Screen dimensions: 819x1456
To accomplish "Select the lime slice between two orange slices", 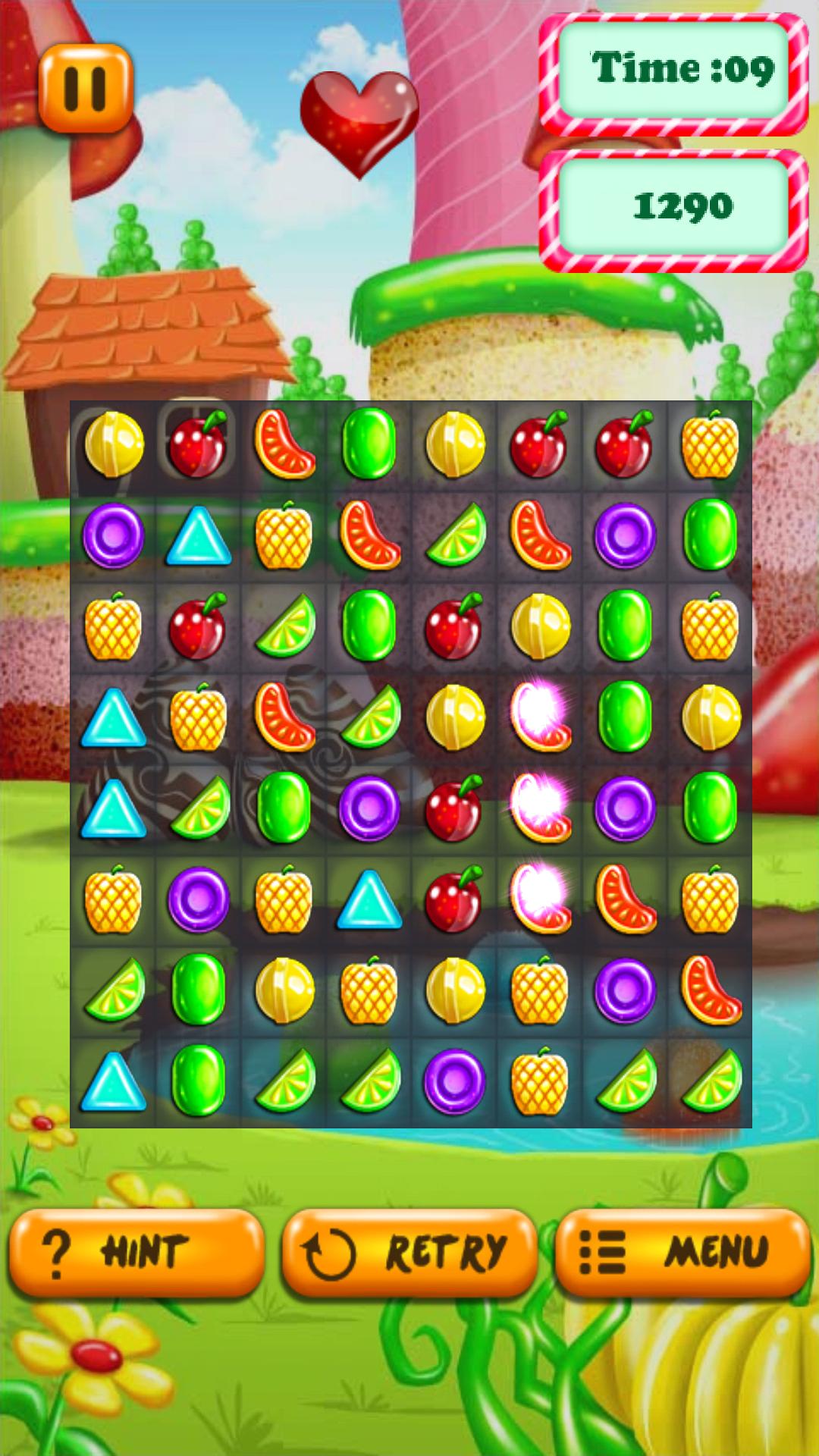I will pyautogui.click(x=455, y=535).
